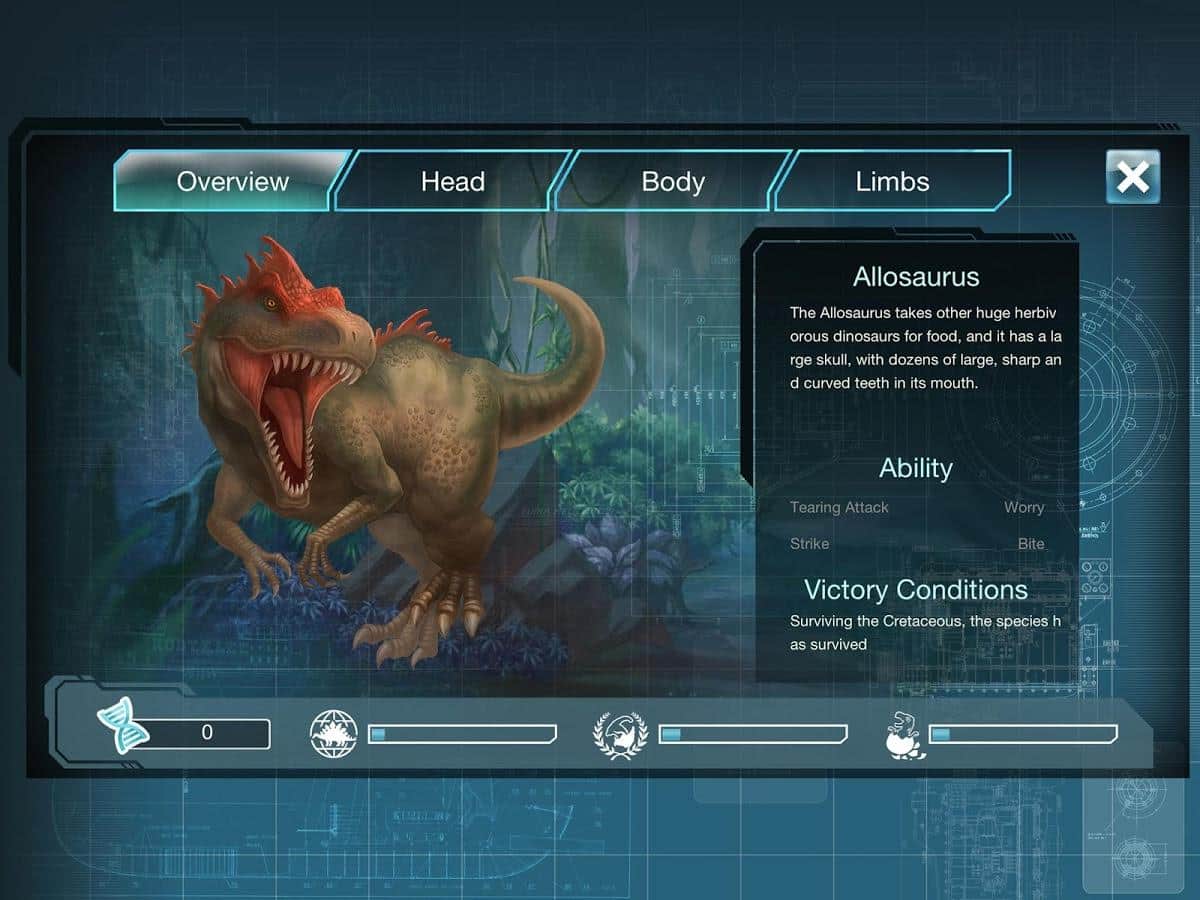The image size is (1200, 900).
Task: Select the Worry ability
Action: 1024,507
